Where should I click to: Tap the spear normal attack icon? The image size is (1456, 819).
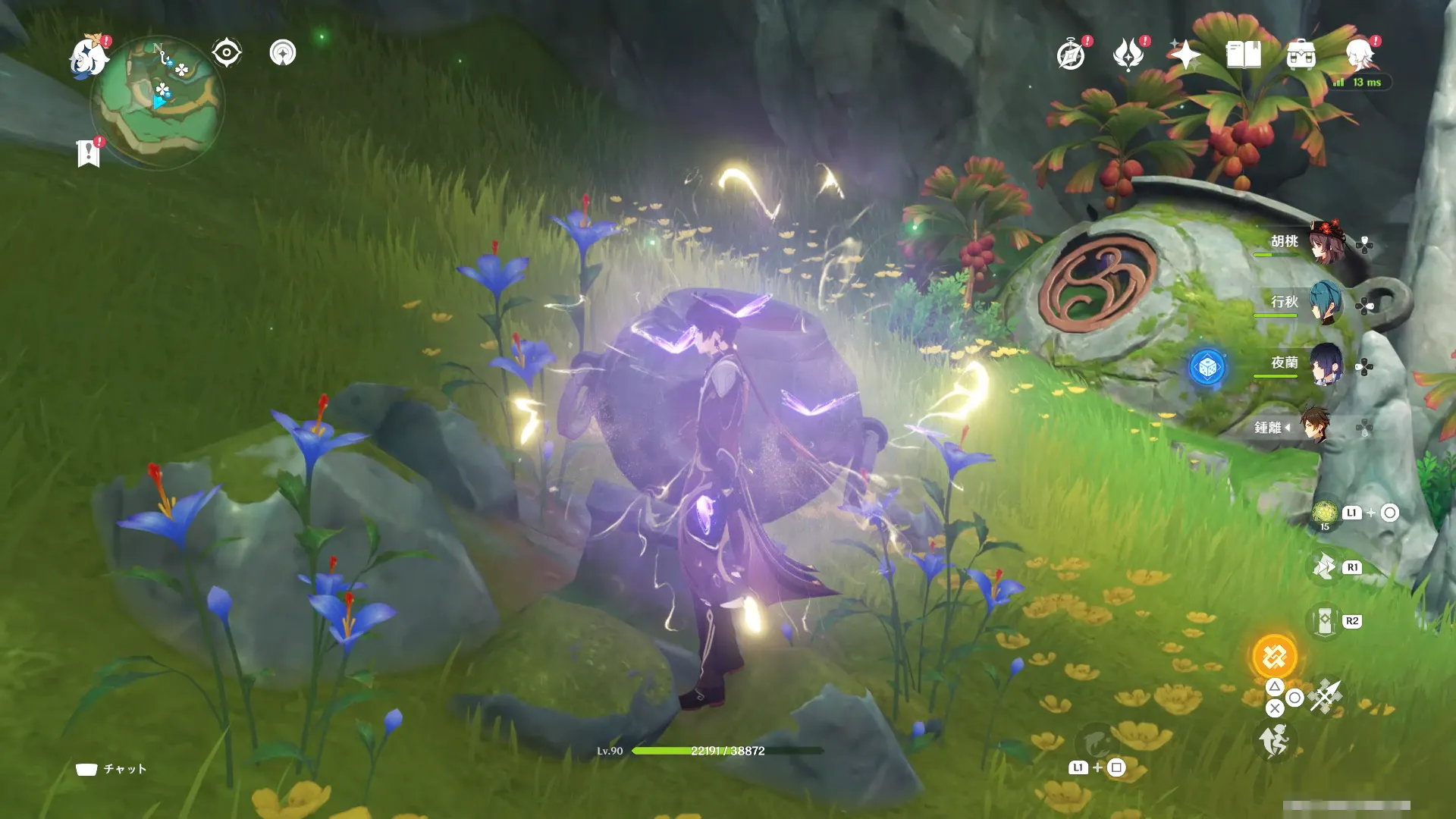pos(1326,695)
